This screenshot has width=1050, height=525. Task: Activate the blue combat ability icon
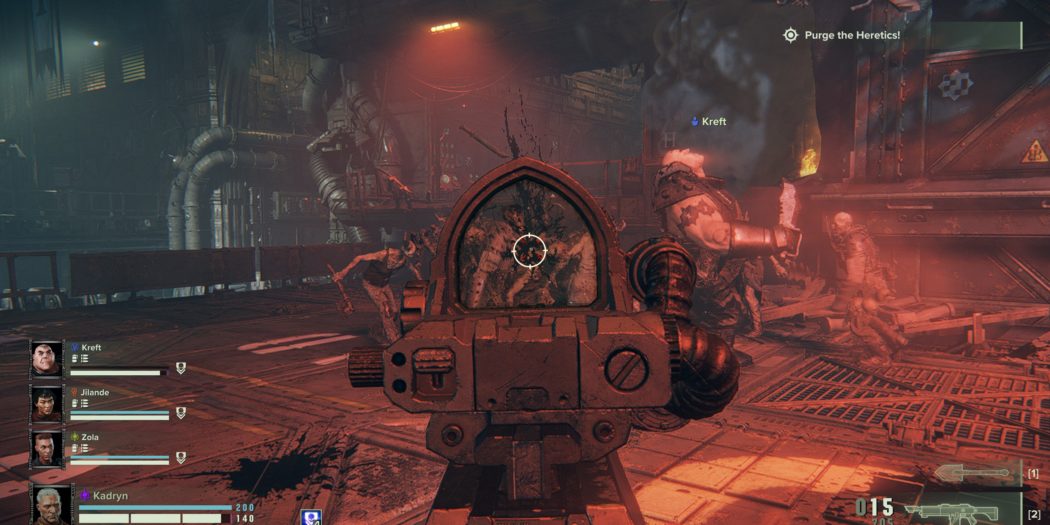310,517
